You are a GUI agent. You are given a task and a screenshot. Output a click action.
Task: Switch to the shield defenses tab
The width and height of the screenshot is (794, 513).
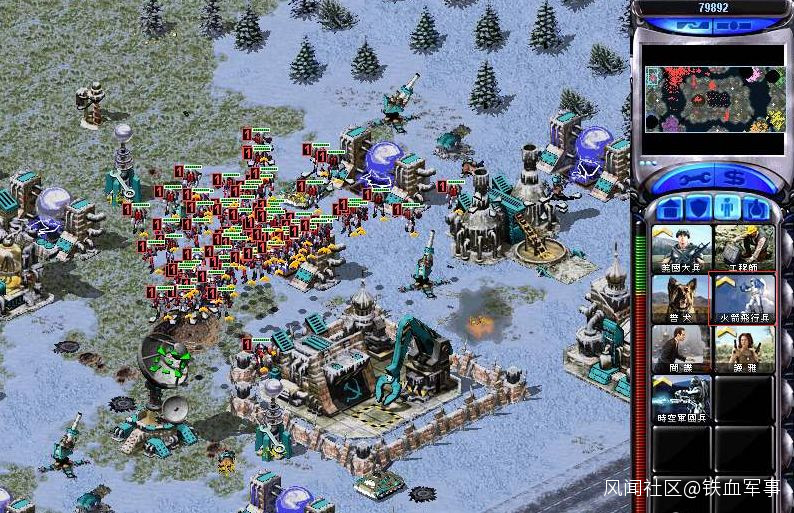coord(700,208)
